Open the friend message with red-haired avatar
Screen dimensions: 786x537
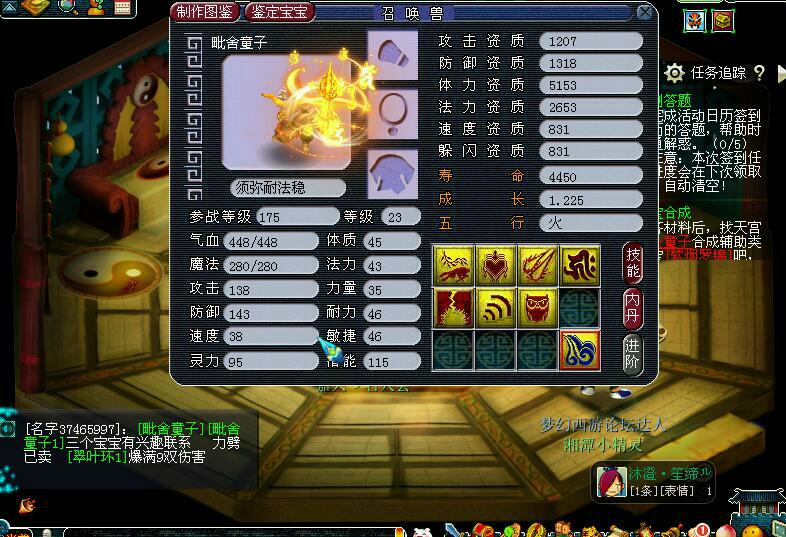(608, 483)
